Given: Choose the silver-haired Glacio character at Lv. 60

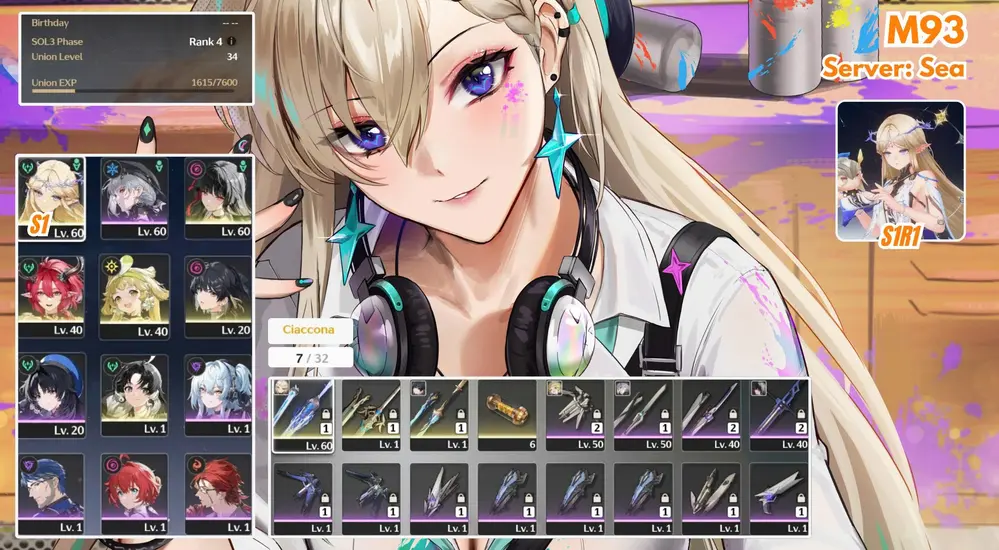Looking at the screenshot, I should tap(135, 196).
